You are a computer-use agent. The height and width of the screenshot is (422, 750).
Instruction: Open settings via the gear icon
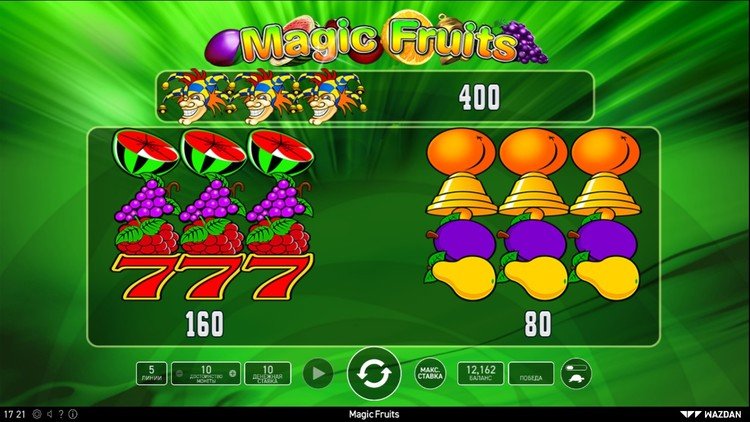tap(37, 413)
